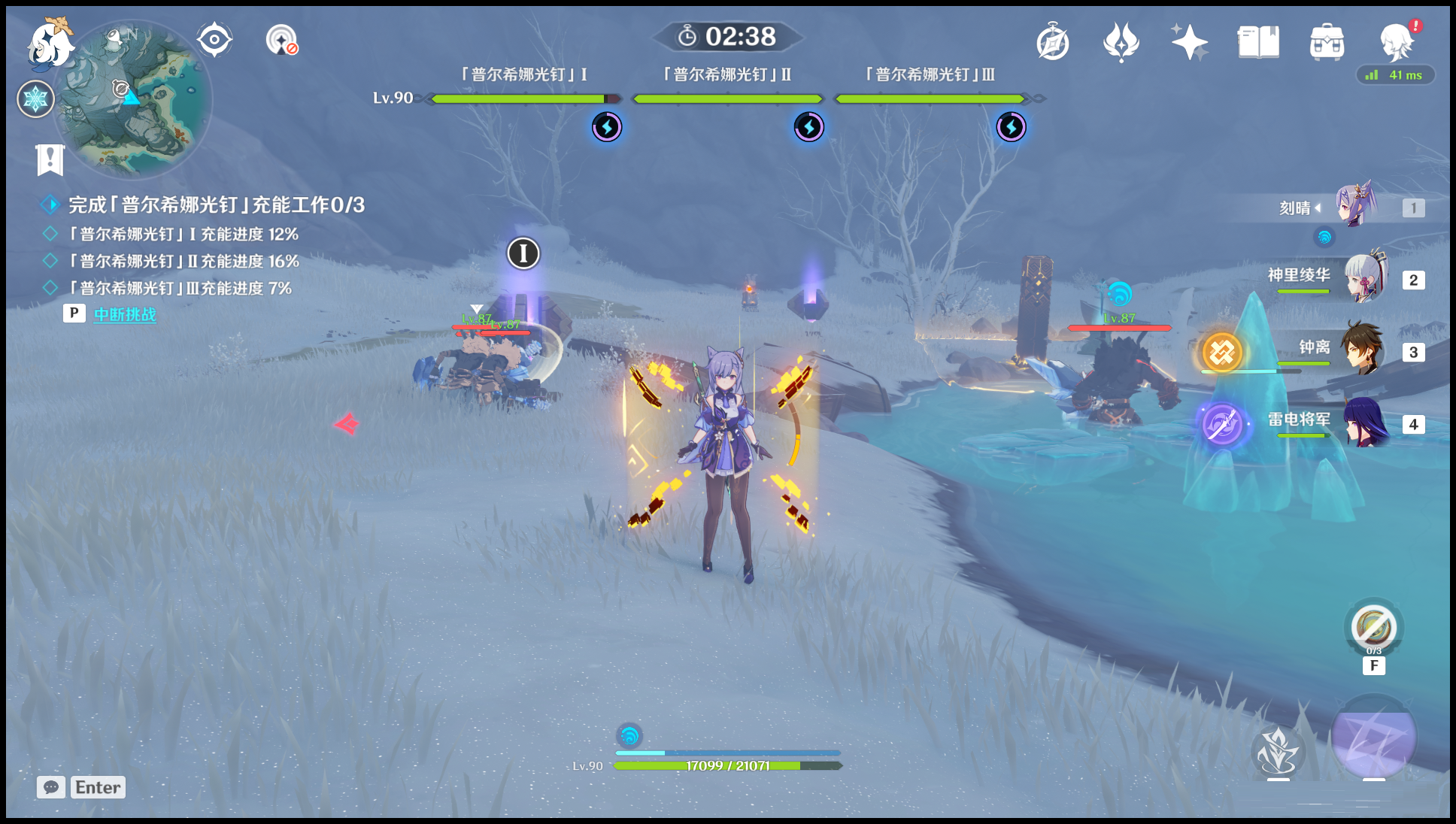Open the compass events icon
This screenshot has height=824, width=1456.
(x=1053, y=42)
